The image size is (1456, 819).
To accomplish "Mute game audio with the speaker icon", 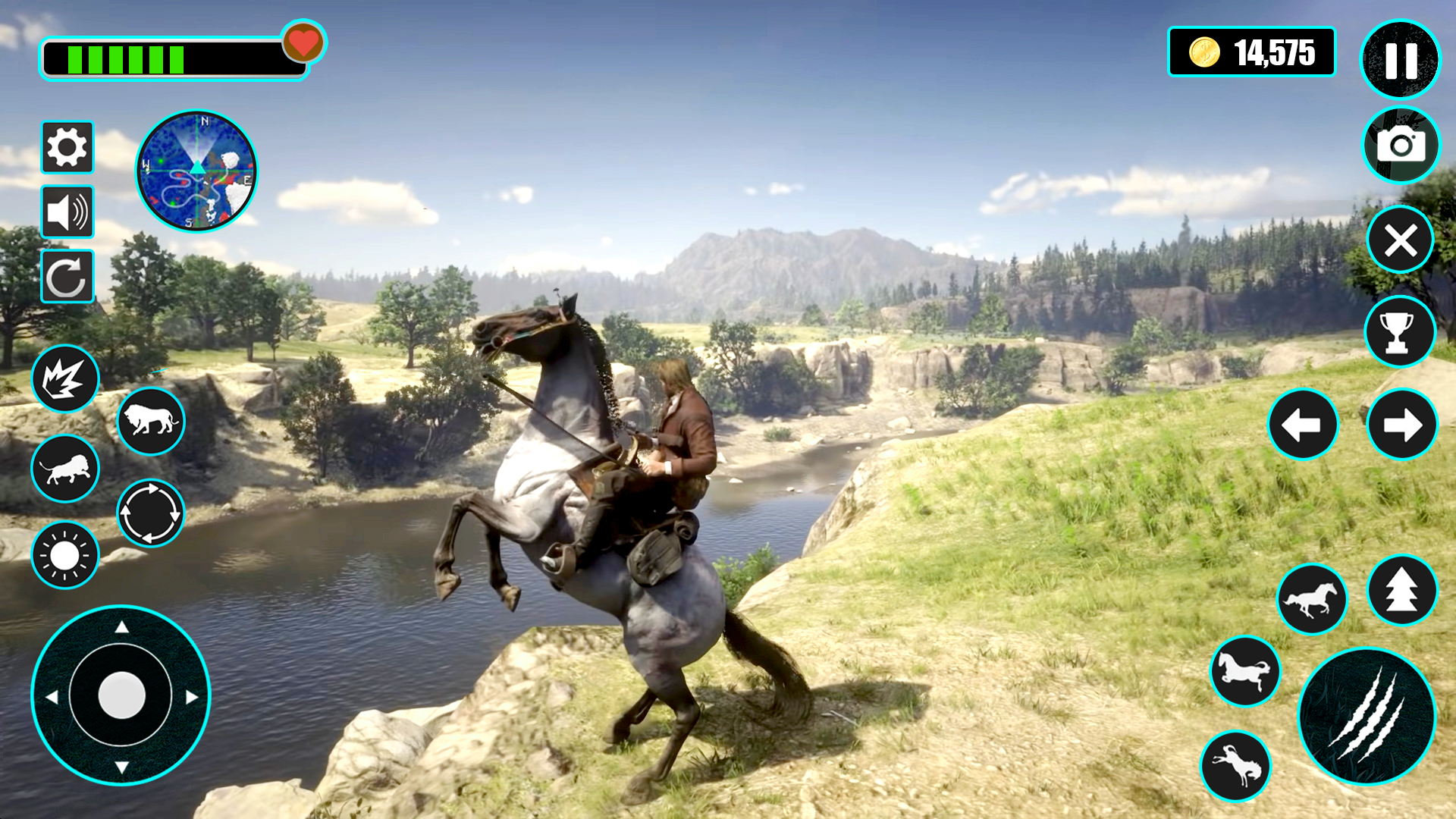I will (67, 212).
